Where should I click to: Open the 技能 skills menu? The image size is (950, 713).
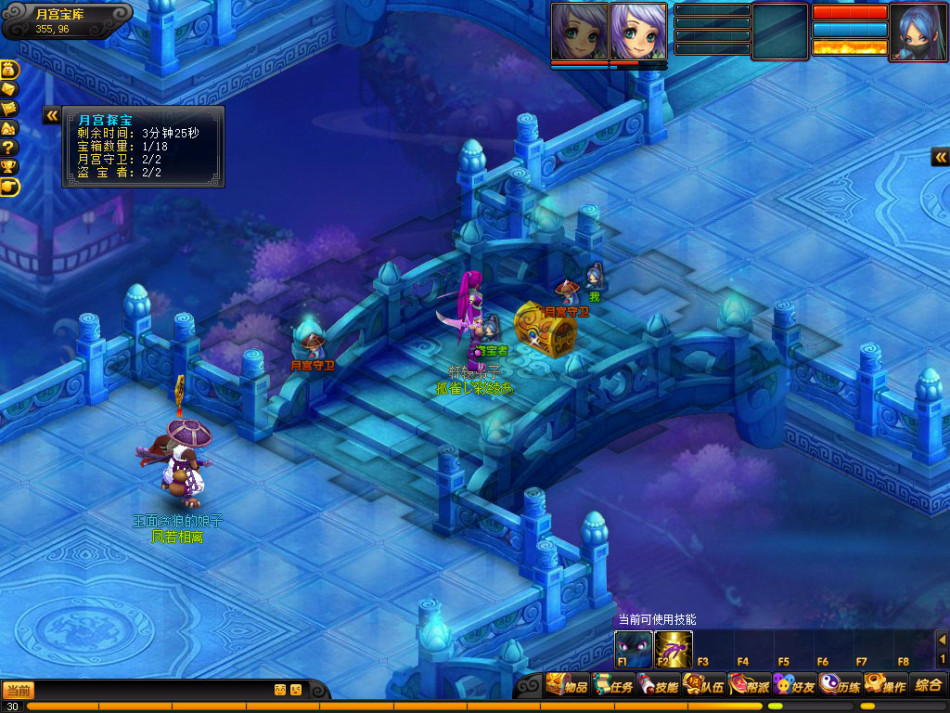[659, 686]
